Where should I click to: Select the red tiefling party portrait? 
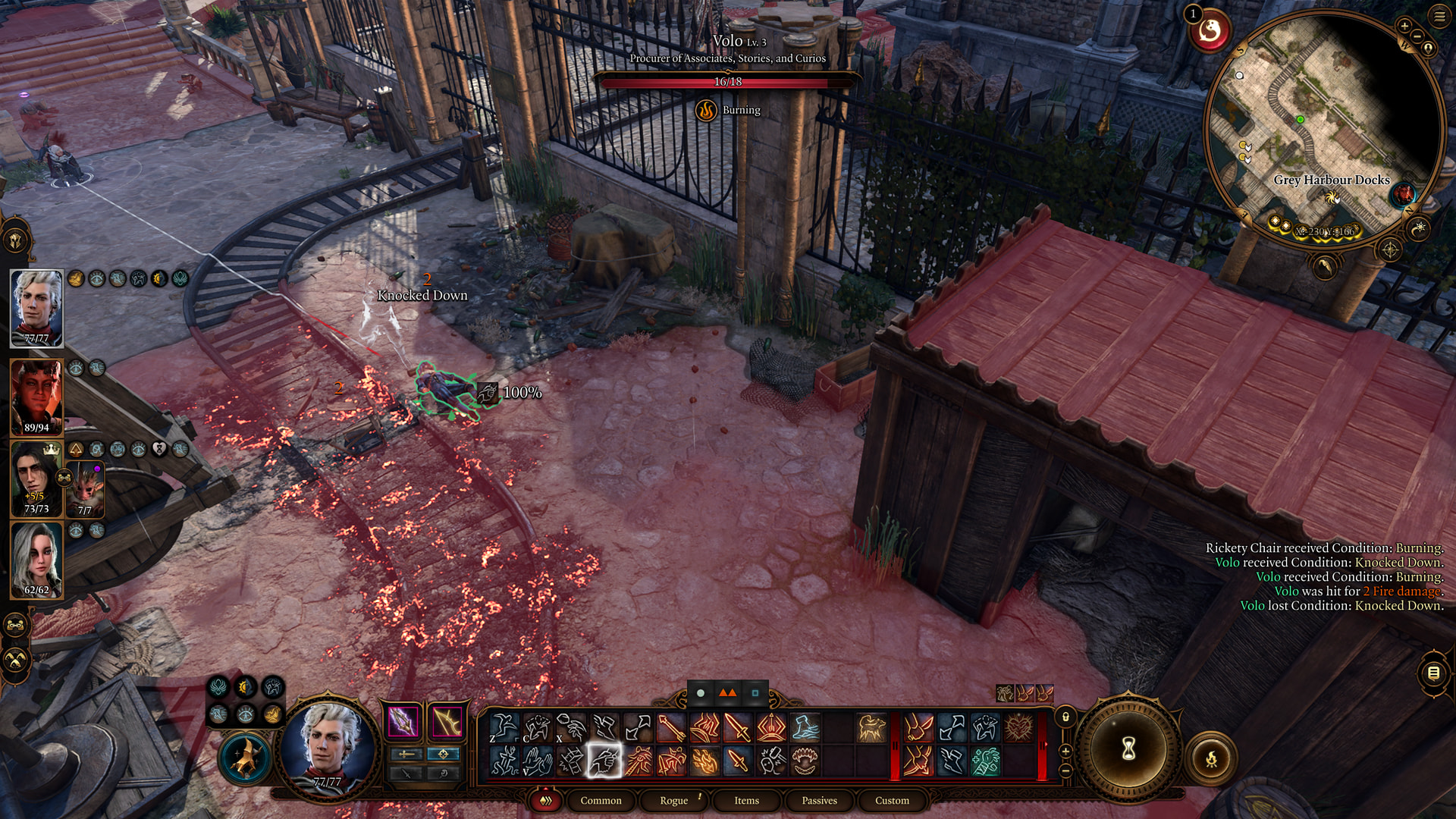36,396
